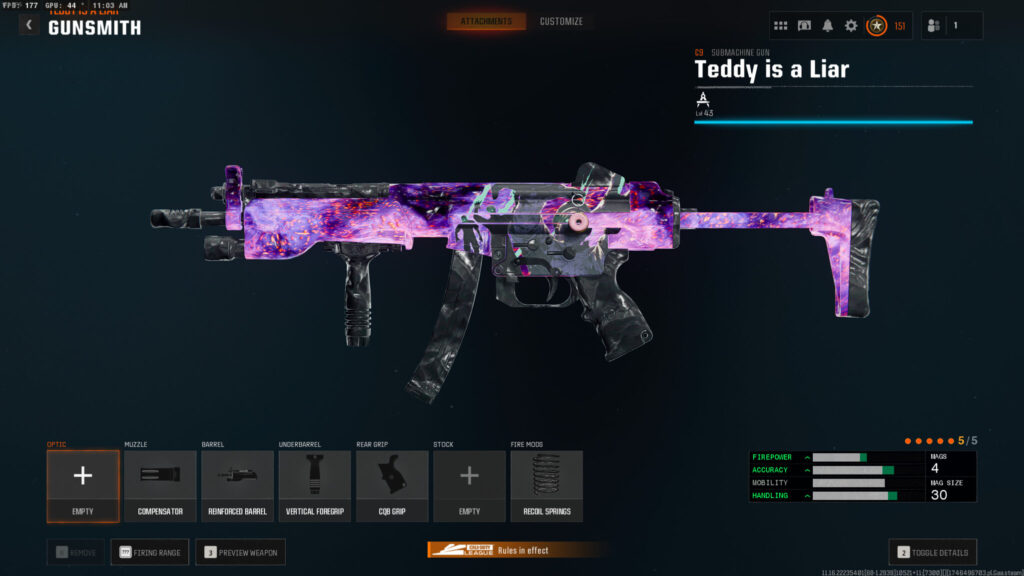1024x576 pixels.
Task: Open the empty Stock attachment slot
Action: 469,485
